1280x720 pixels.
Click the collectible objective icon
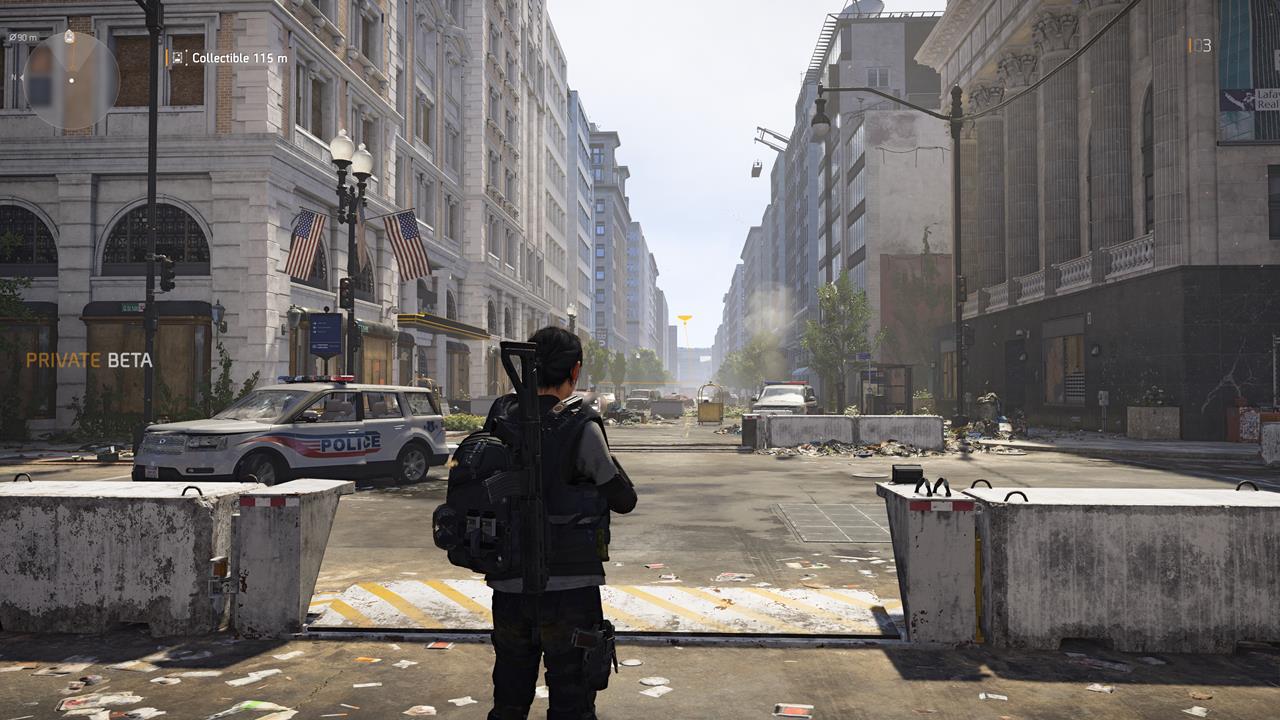[178, 58]
